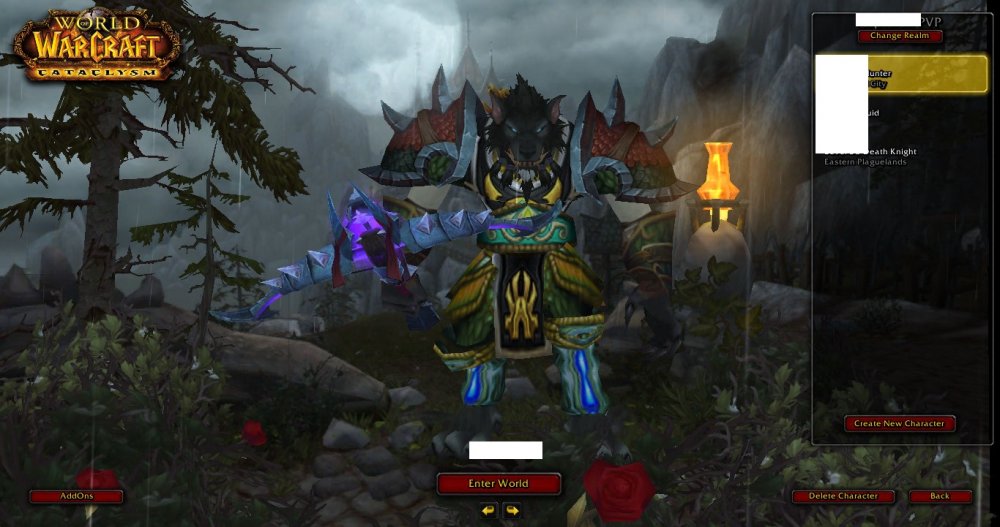Open the AddOns list
The image size is (1000, 527).
(x=76, y=496)
